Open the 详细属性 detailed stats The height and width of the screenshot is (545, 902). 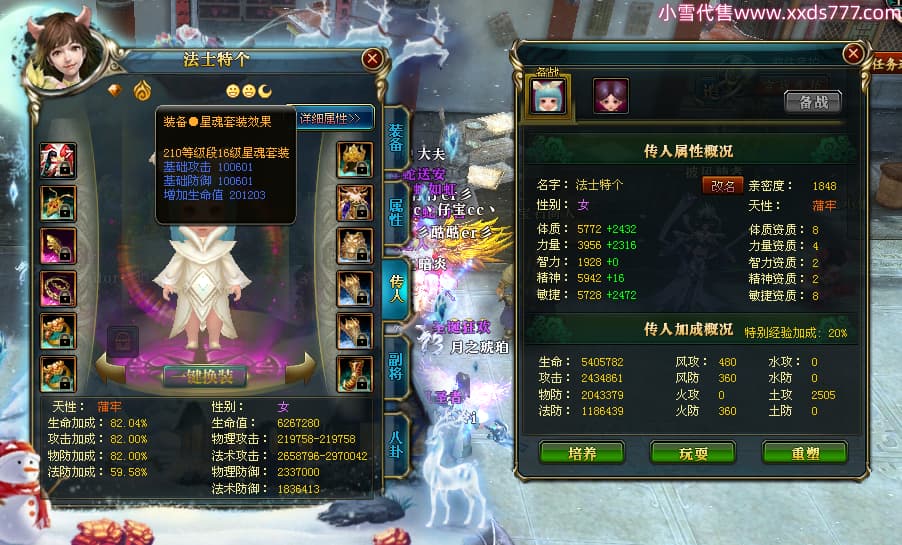pos(334,119)
